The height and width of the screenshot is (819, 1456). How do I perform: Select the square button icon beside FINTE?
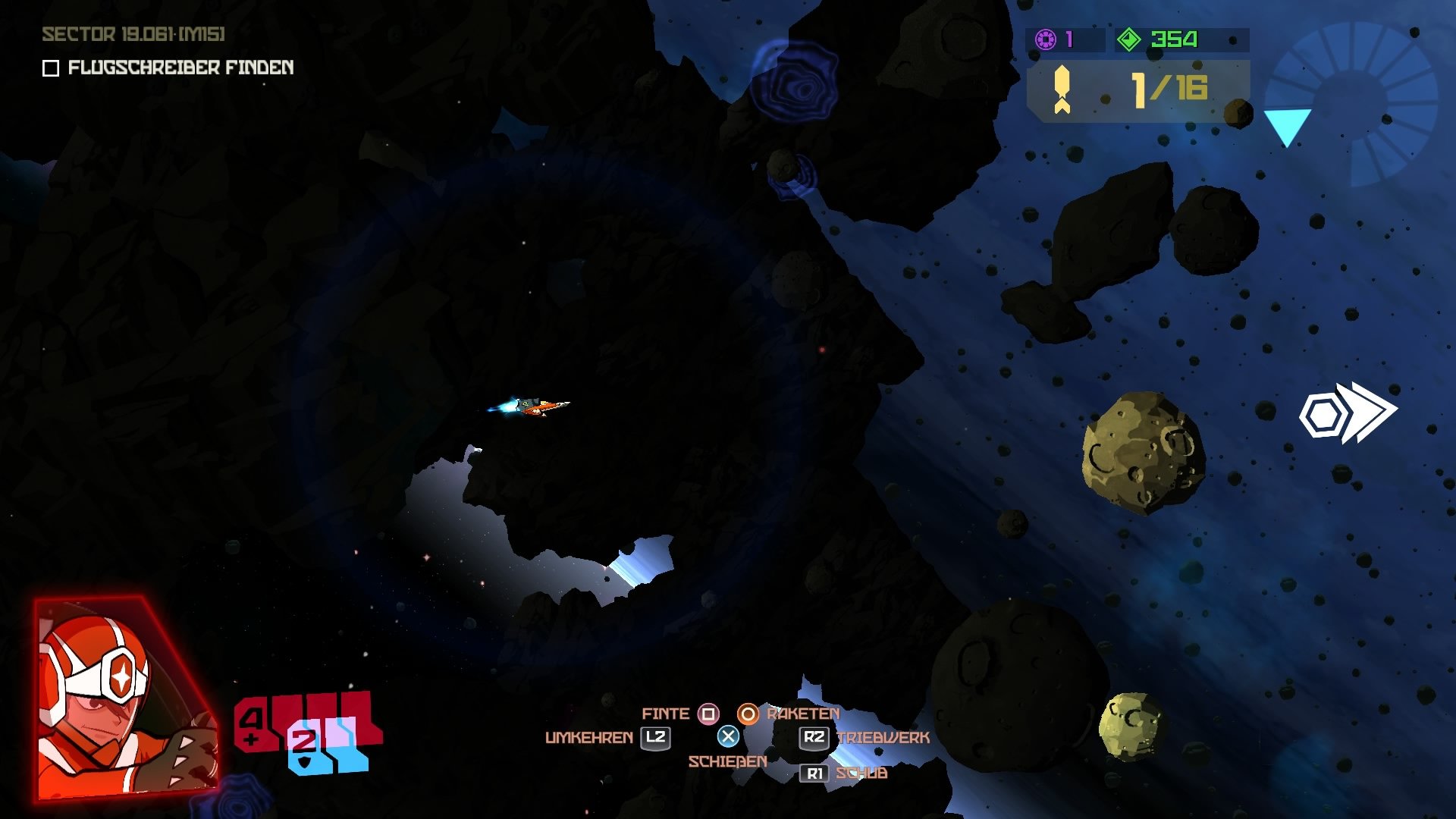(708, 714)
